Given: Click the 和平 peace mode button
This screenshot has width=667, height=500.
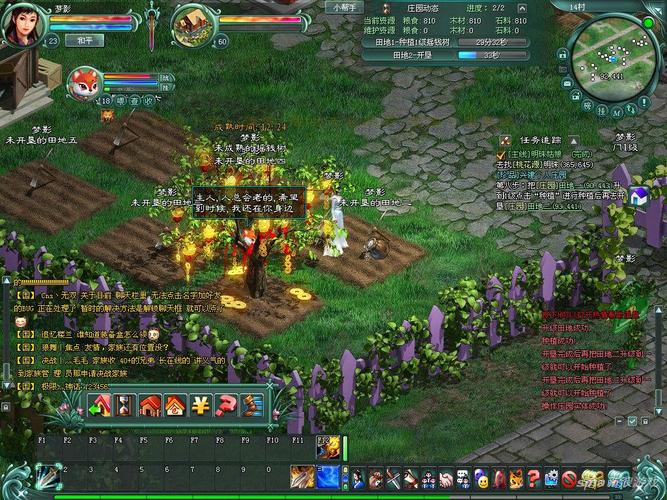Looking at the screenshot, I should point(85,41).
